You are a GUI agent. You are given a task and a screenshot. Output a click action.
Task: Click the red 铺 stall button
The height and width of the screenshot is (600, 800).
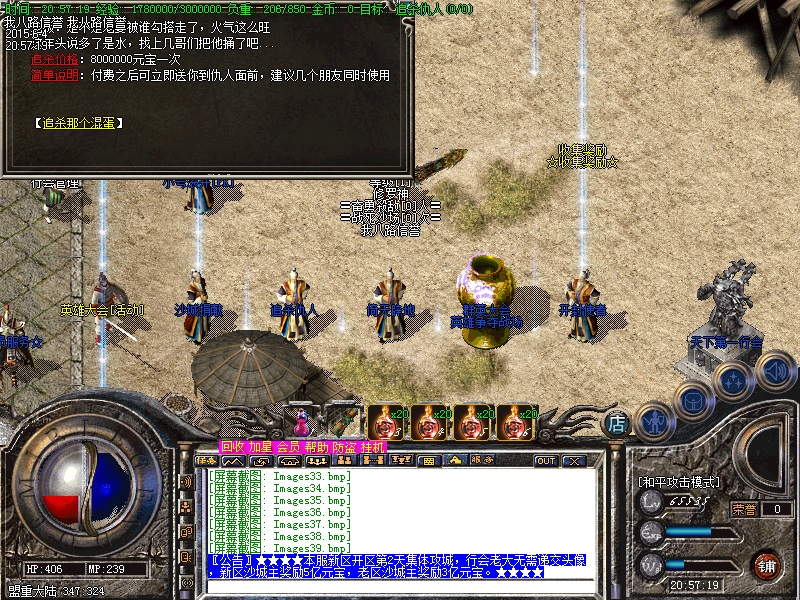(767, 565)
